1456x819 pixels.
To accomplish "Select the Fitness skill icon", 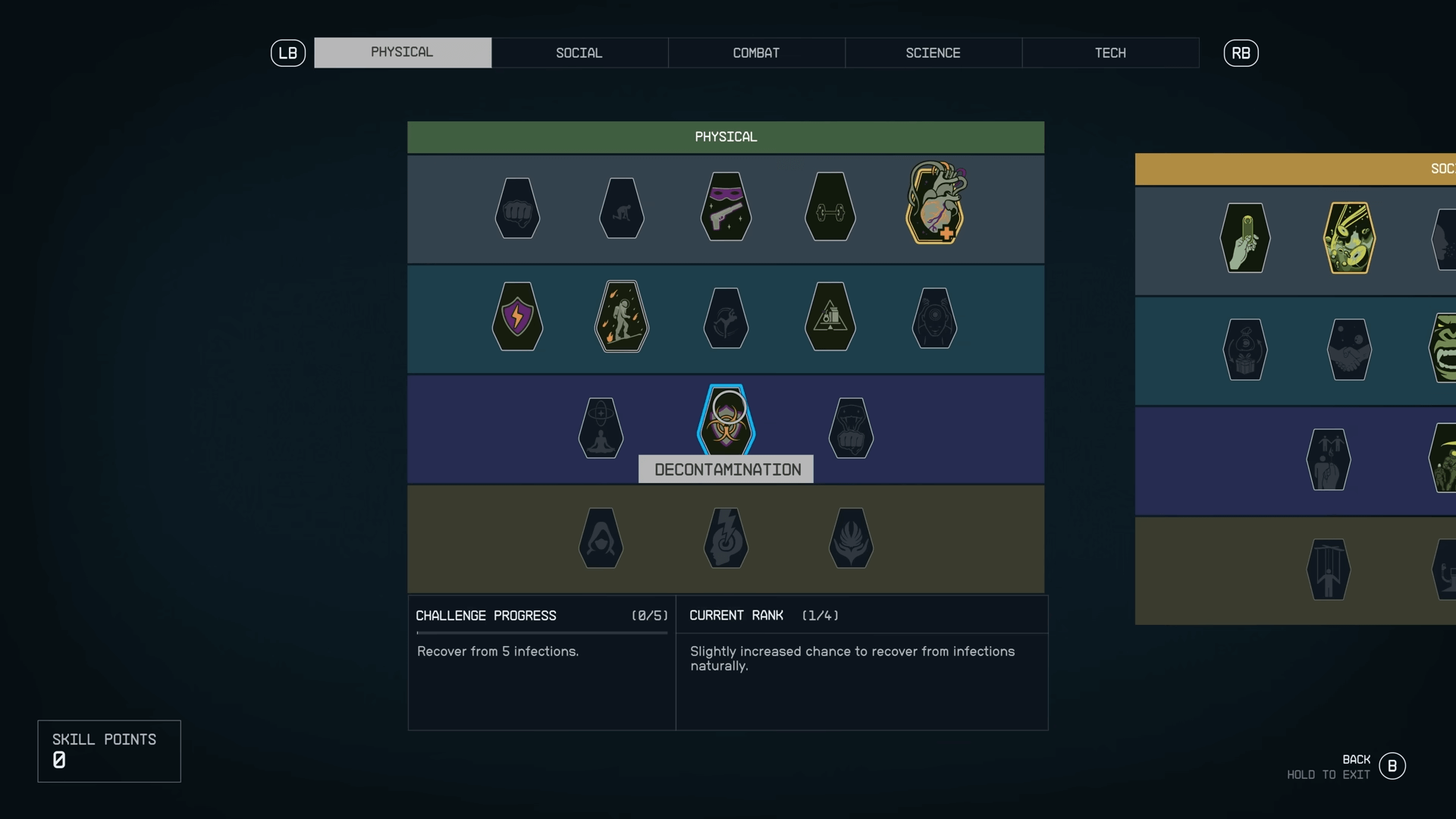I will click(x=621, y=207).
